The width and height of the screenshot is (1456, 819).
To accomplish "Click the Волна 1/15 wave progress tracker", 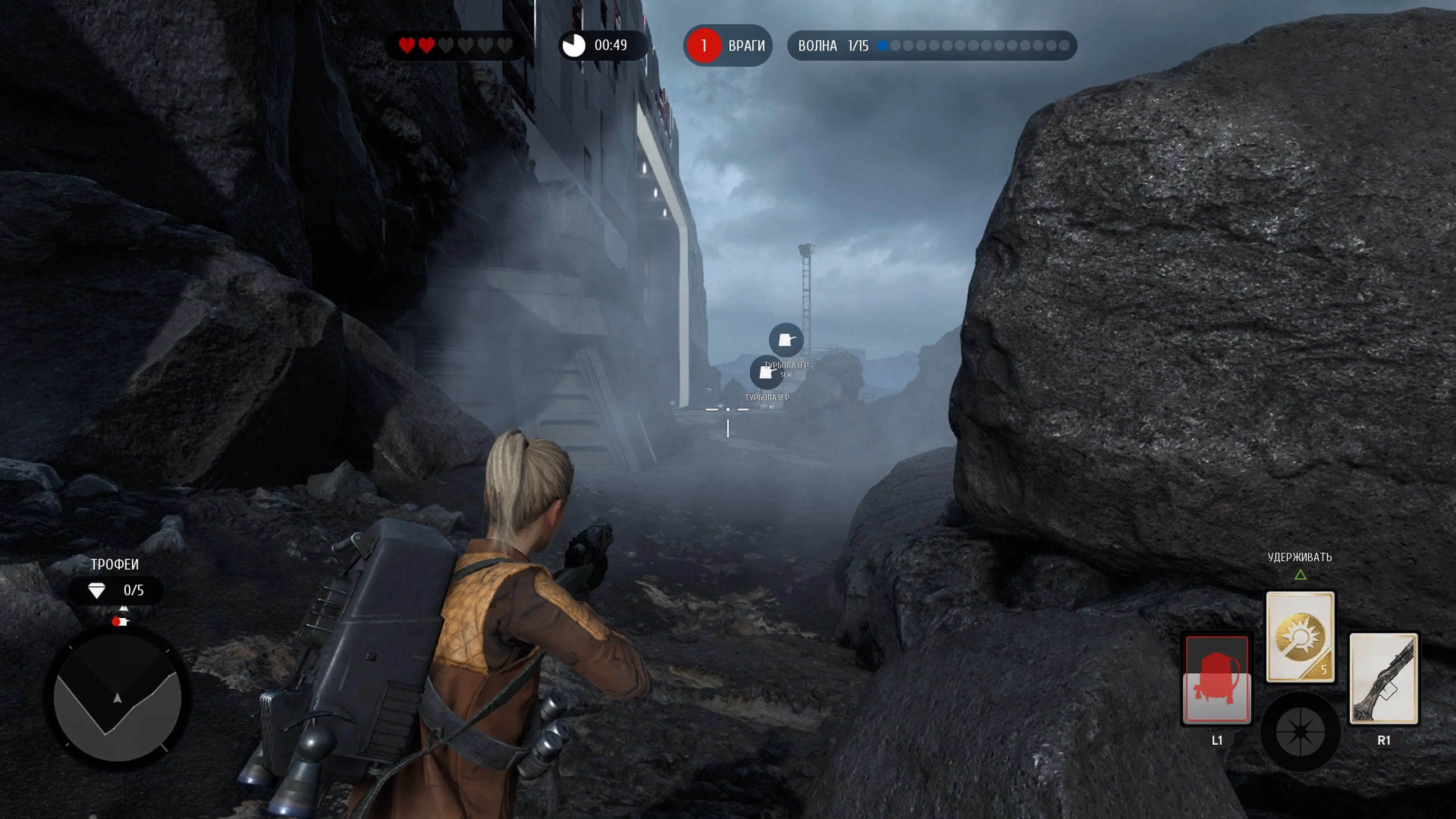I will pyautogui.click(x=932, y=46).
